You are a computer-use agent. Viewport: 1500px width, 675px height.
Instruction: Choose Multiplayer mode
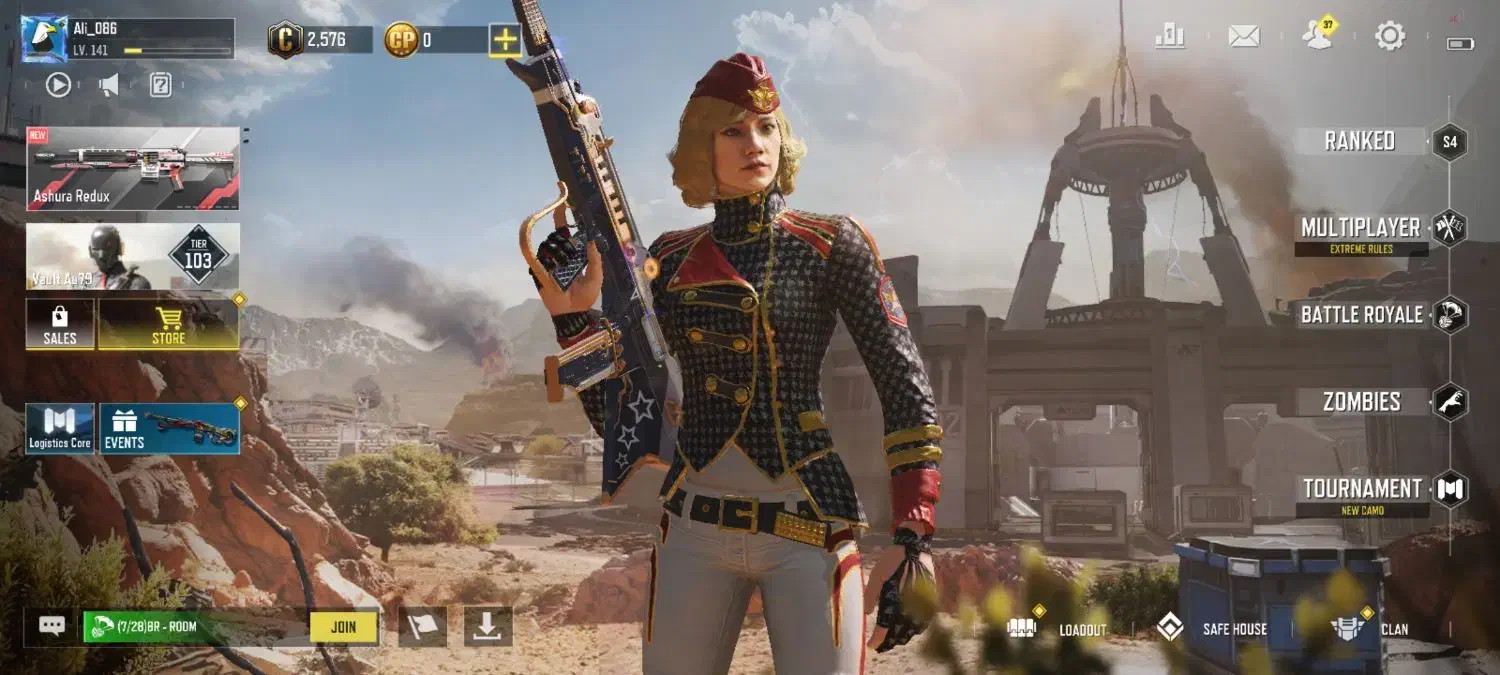pyautogui.click(x=1360, y=228)
